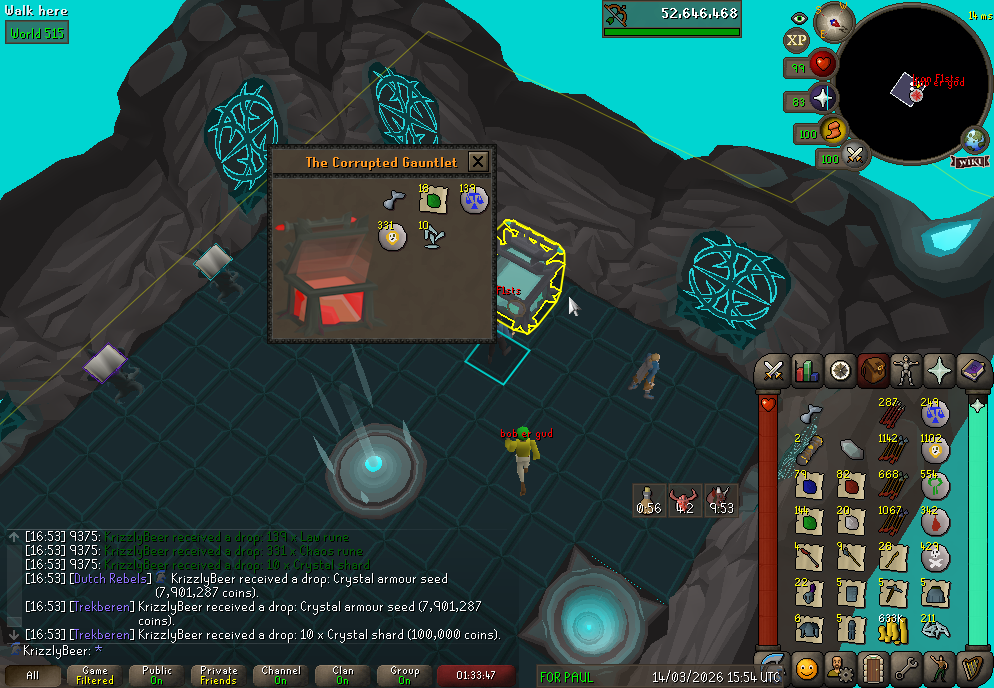Open the world map globe
Viewport: 994px width, 688px height.
975,139
